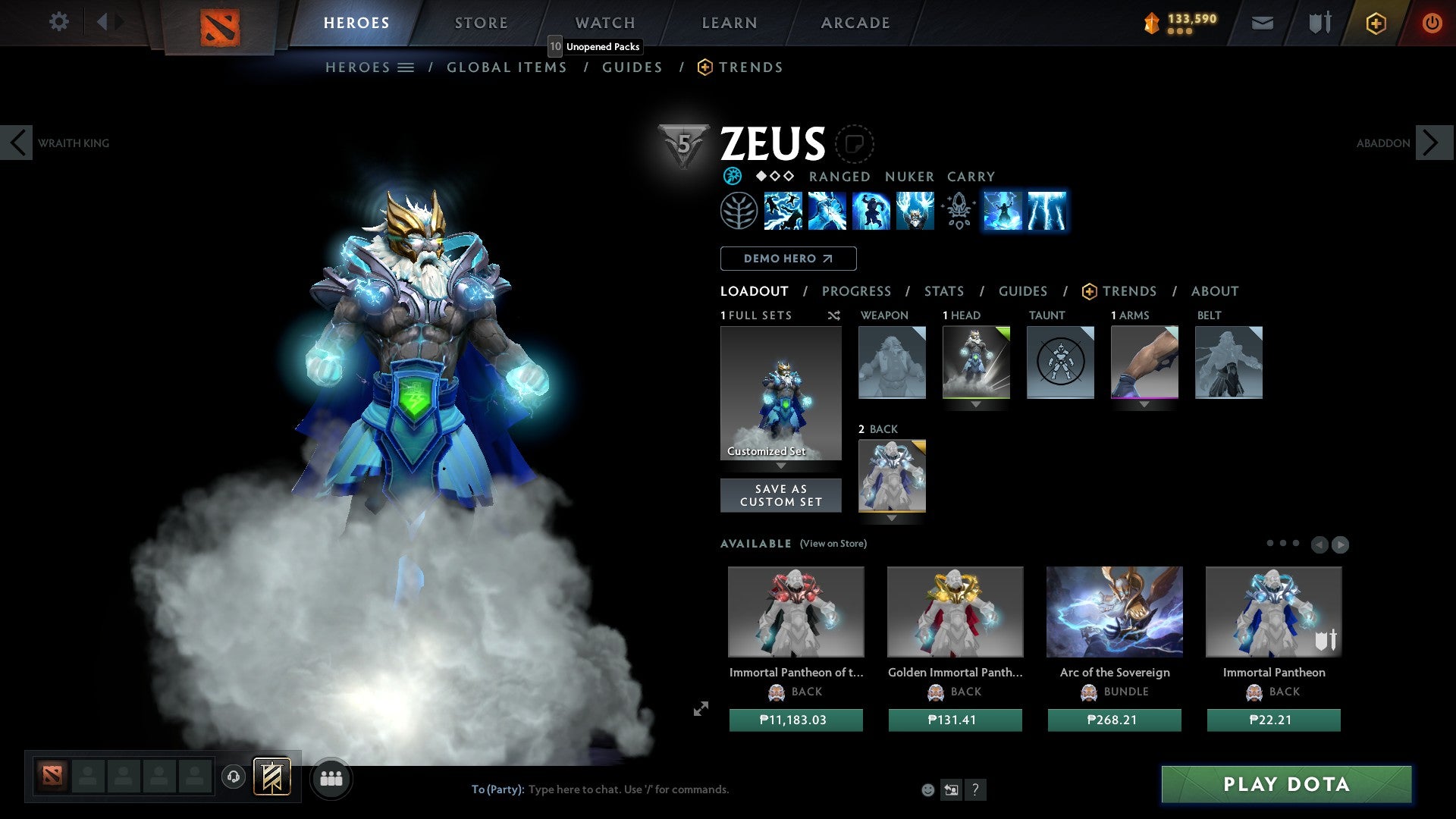Viewport: 1456px width, 819px height.
Task: Switch to the STATS tab
Action: [x=944, y=291]
